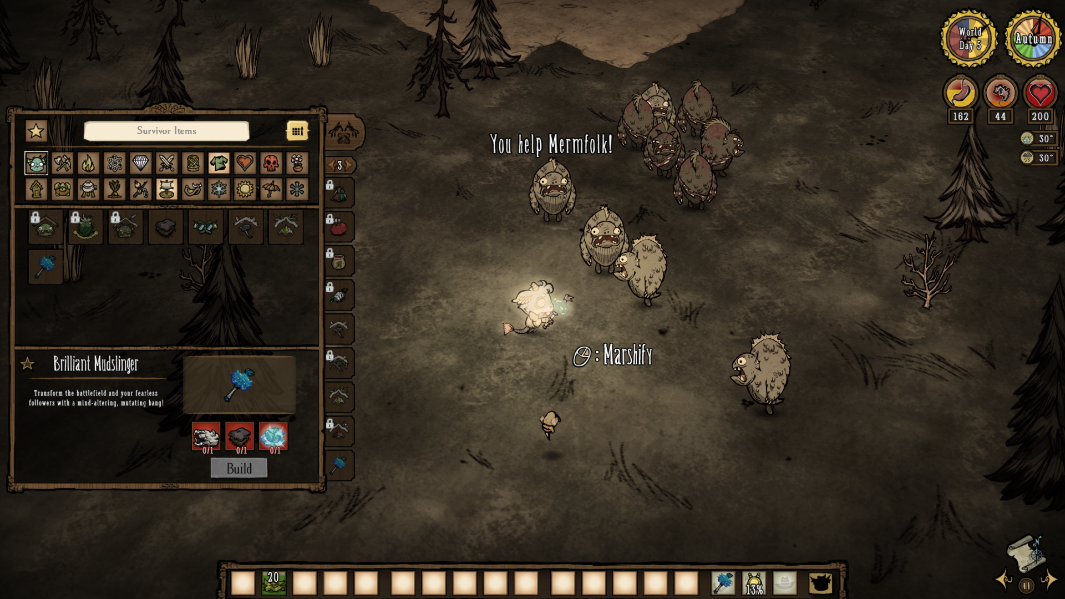Open the favorites star filter
This screenshot has height=599, width=1065.
pyautogui.click(x=36, y=131)
